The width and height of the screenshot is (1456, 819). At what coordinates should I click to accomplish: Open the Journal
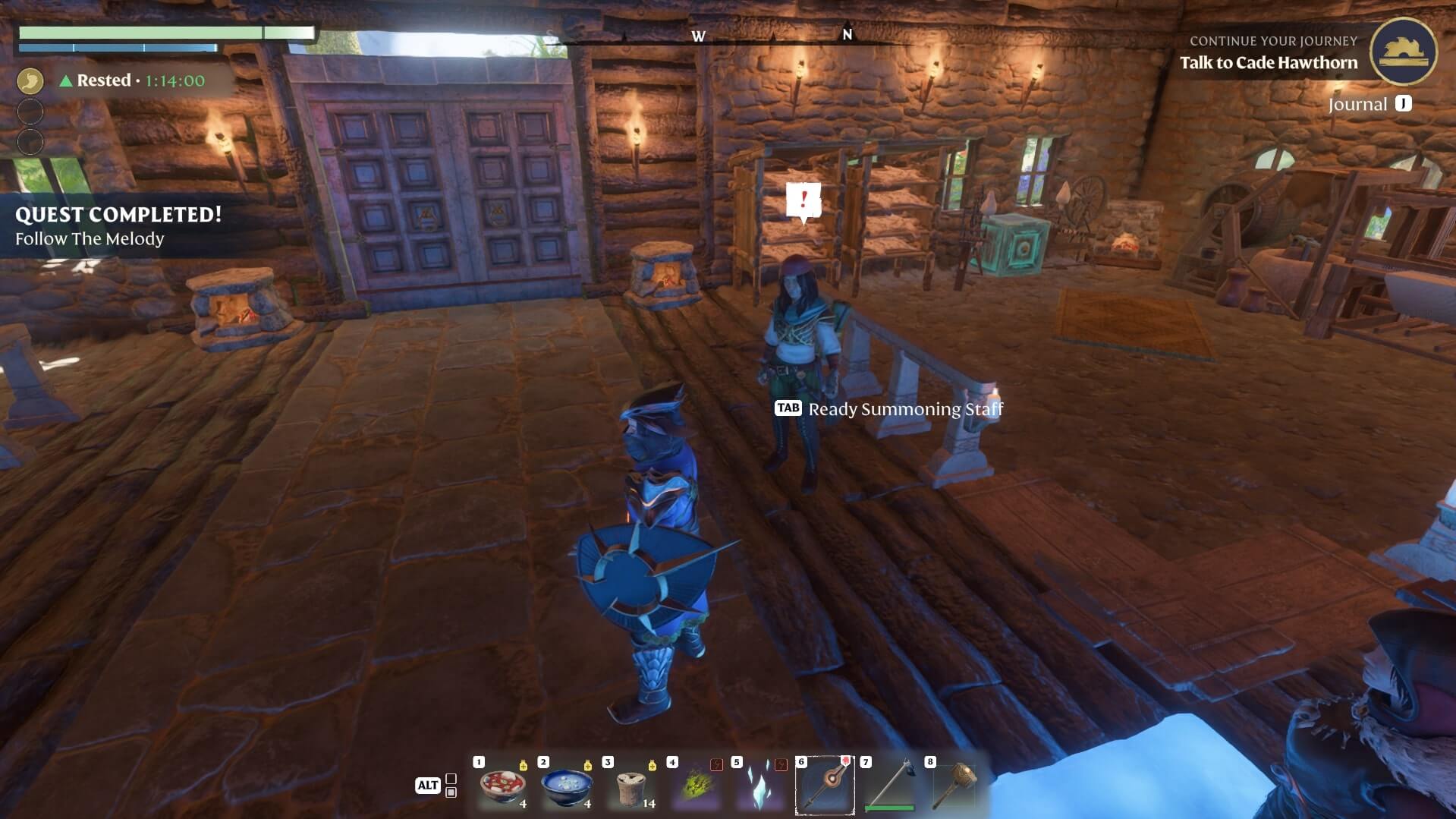1369,104
